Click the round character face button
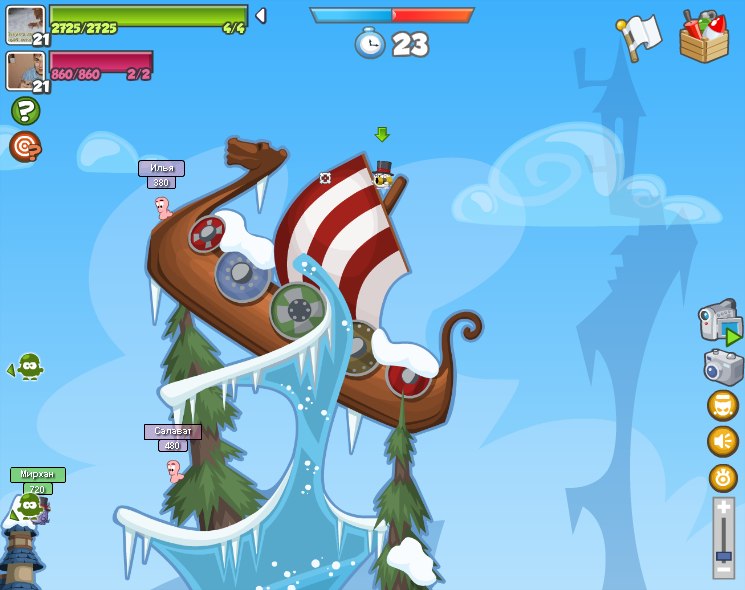 723,406
